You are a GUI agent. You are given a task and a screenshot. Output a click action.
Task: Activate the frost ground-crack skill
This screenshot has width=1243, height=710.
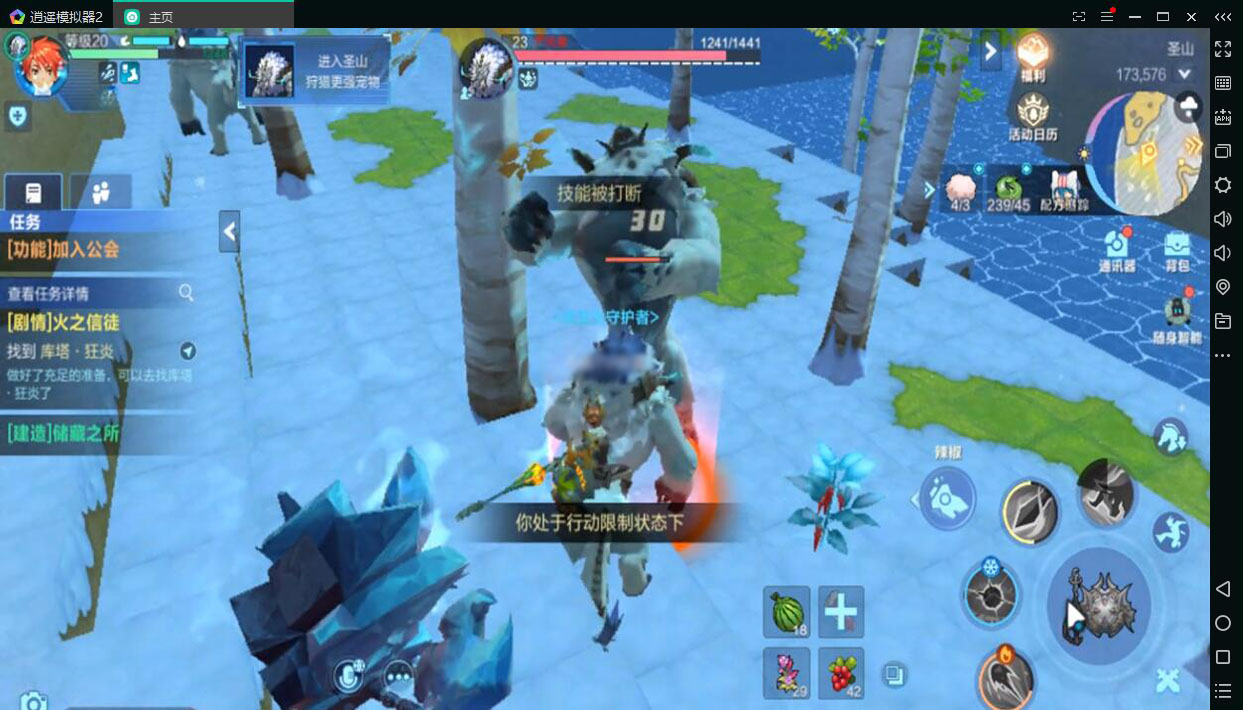coord(990,593)
